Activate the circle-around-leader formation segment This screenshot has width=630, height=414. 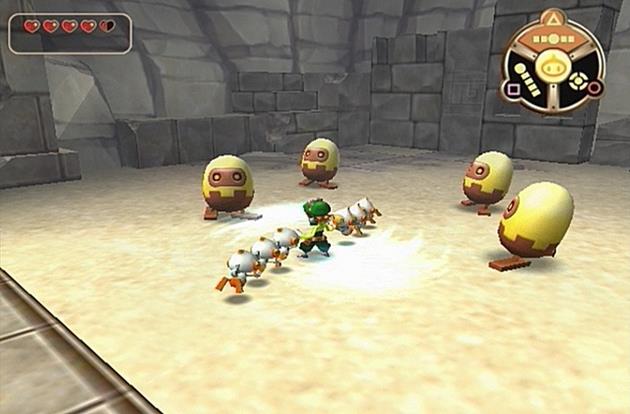(x=576, y=83)
